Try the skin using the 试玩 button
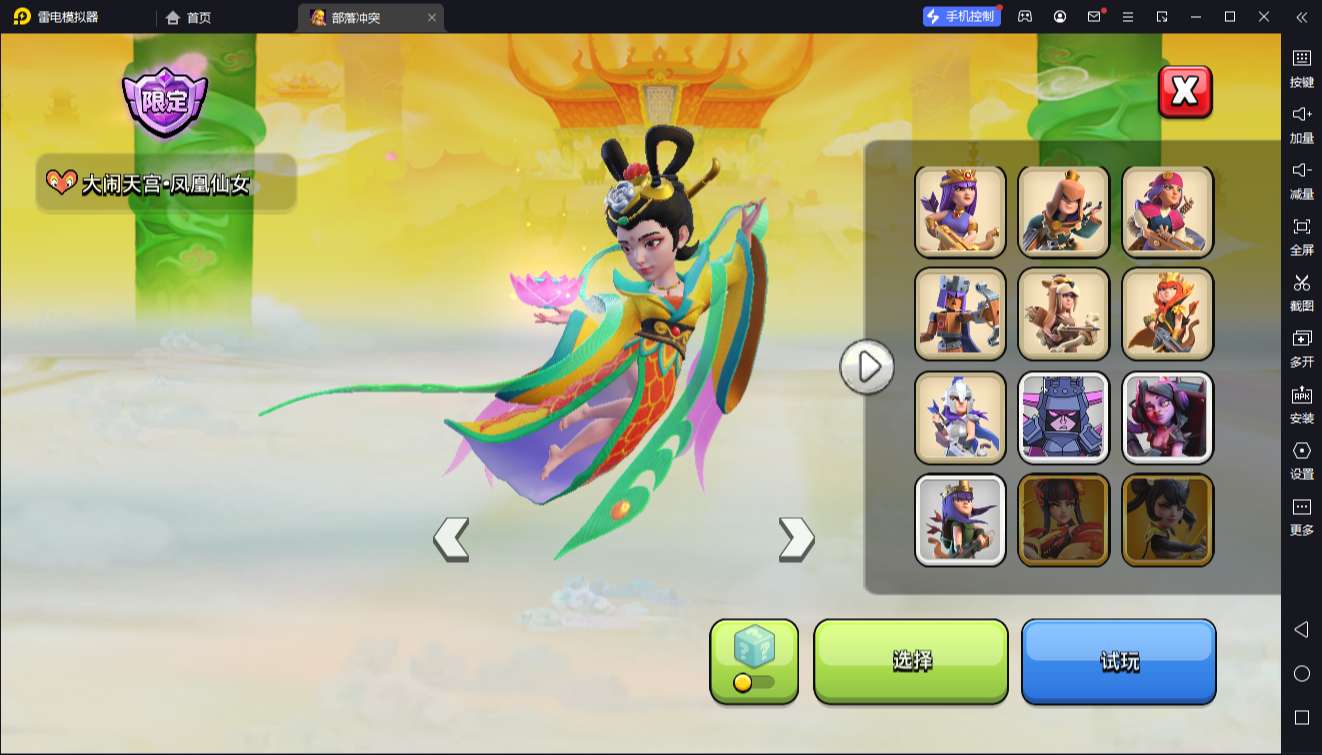This screenshot has height=755, width=1322. [1119, 661]
